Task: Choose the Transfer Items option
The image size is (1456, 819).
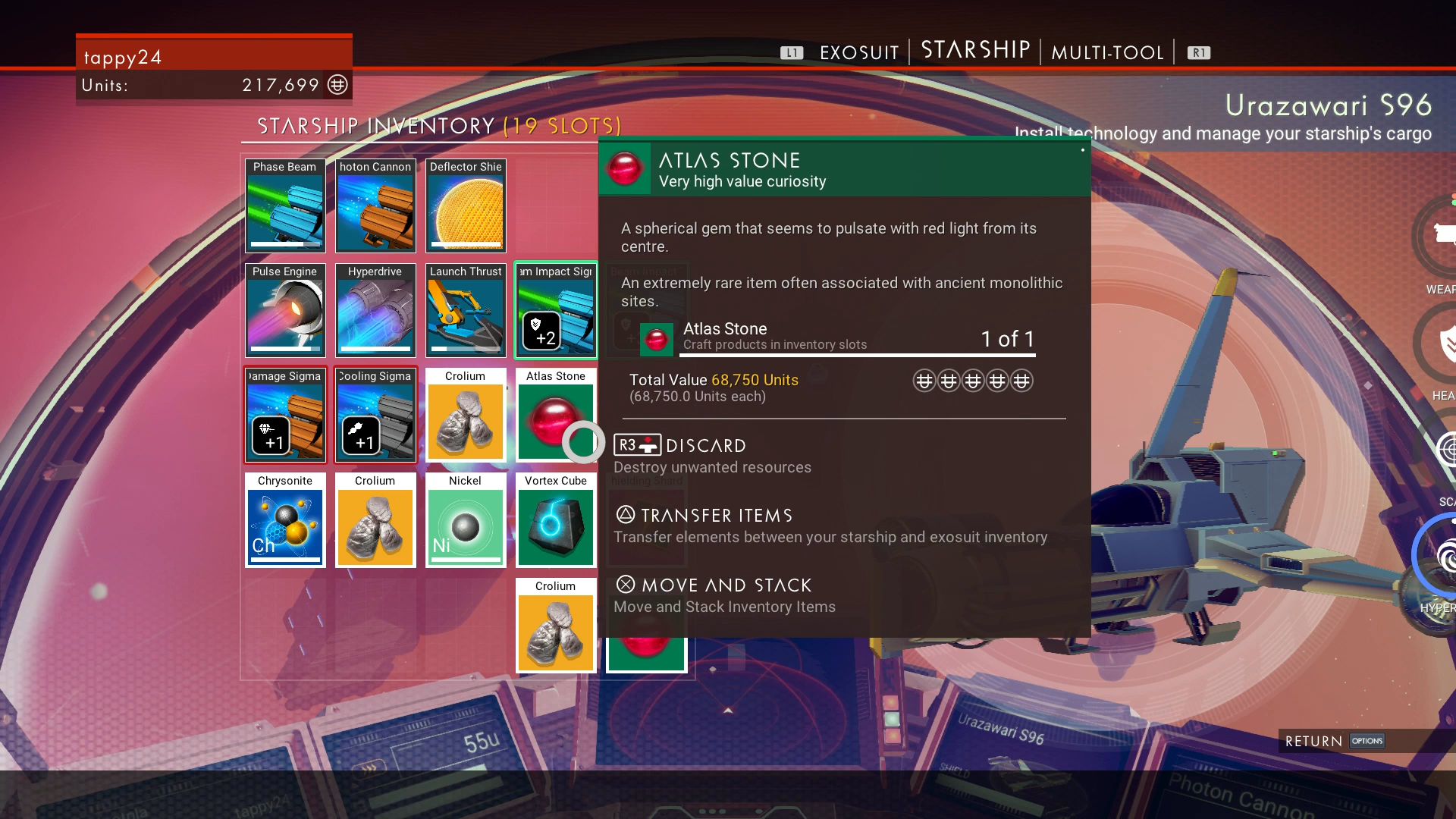Action: coord(716,516)
